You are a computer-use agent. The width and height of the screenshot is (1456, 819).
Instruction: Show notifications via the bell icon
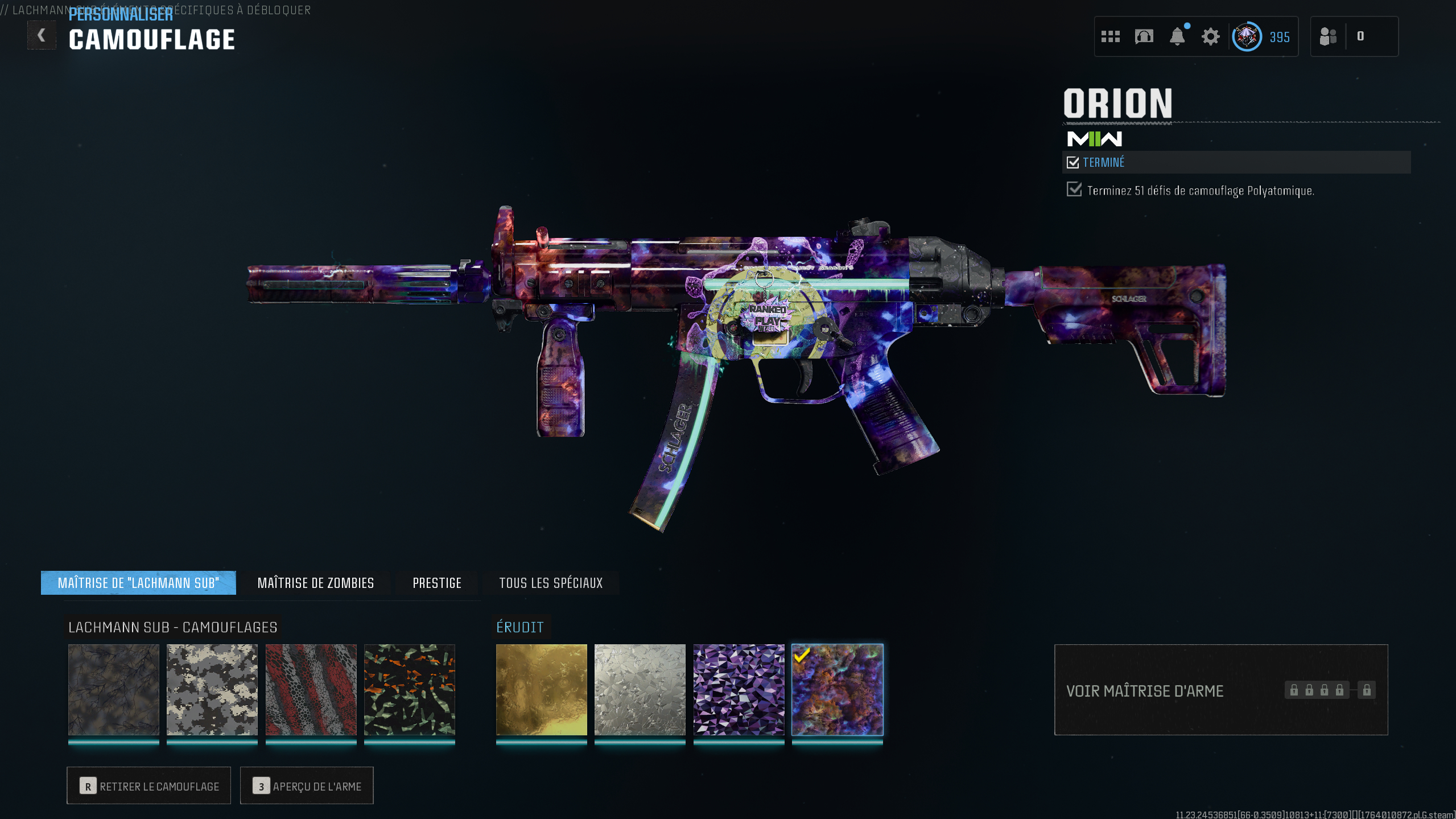point(1177,37)
